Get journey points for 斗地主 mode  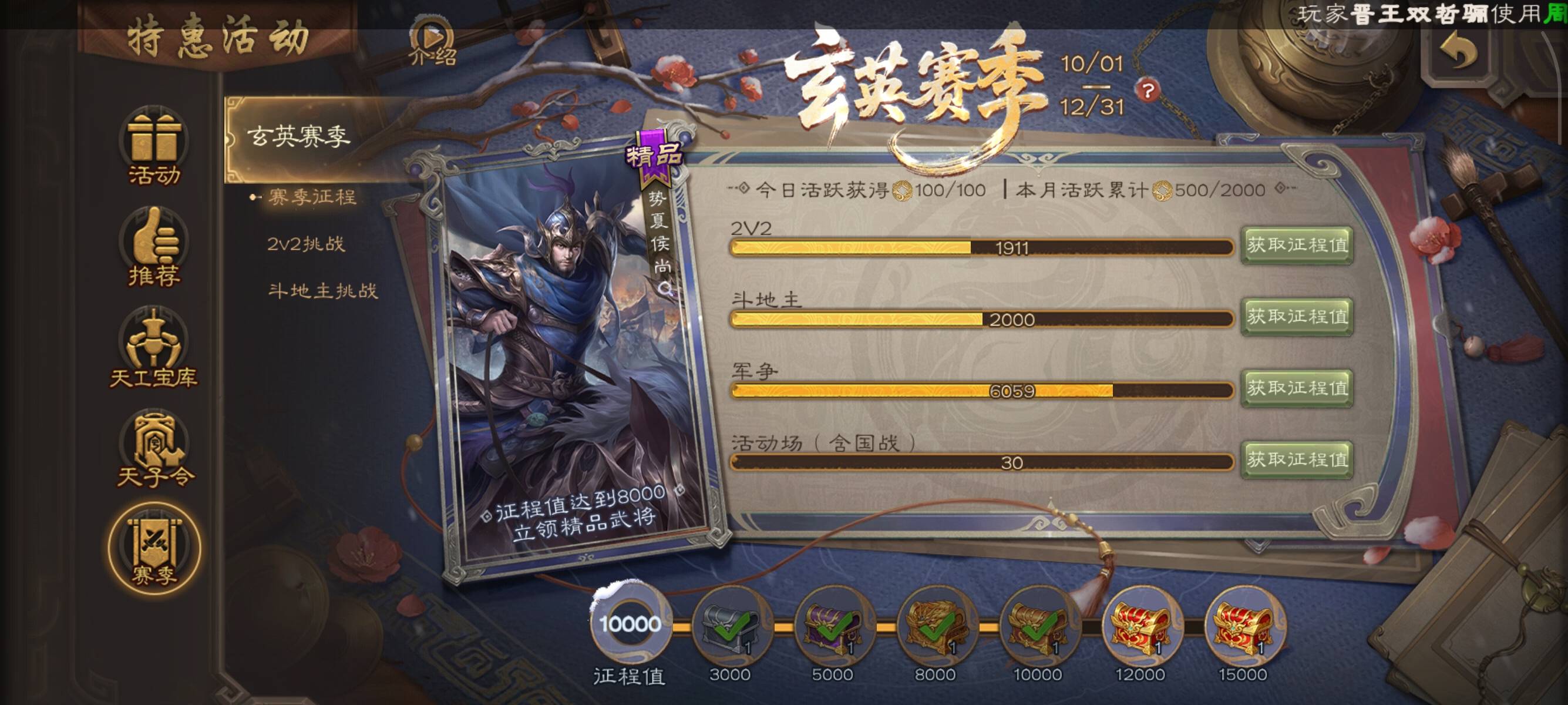(x=1297, y=317)
